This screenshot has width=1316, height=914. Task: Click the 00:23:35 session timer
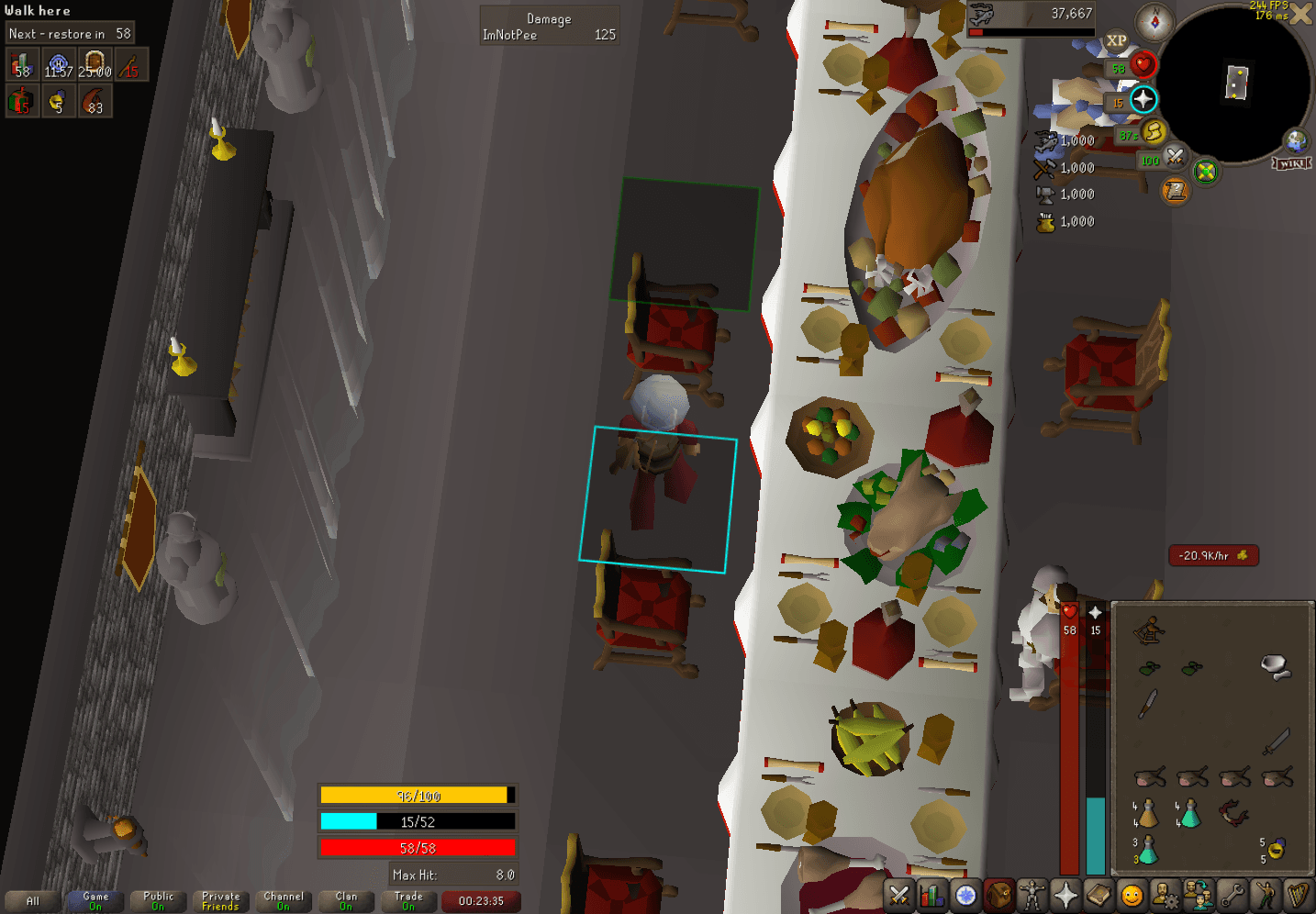coord(480,901)
